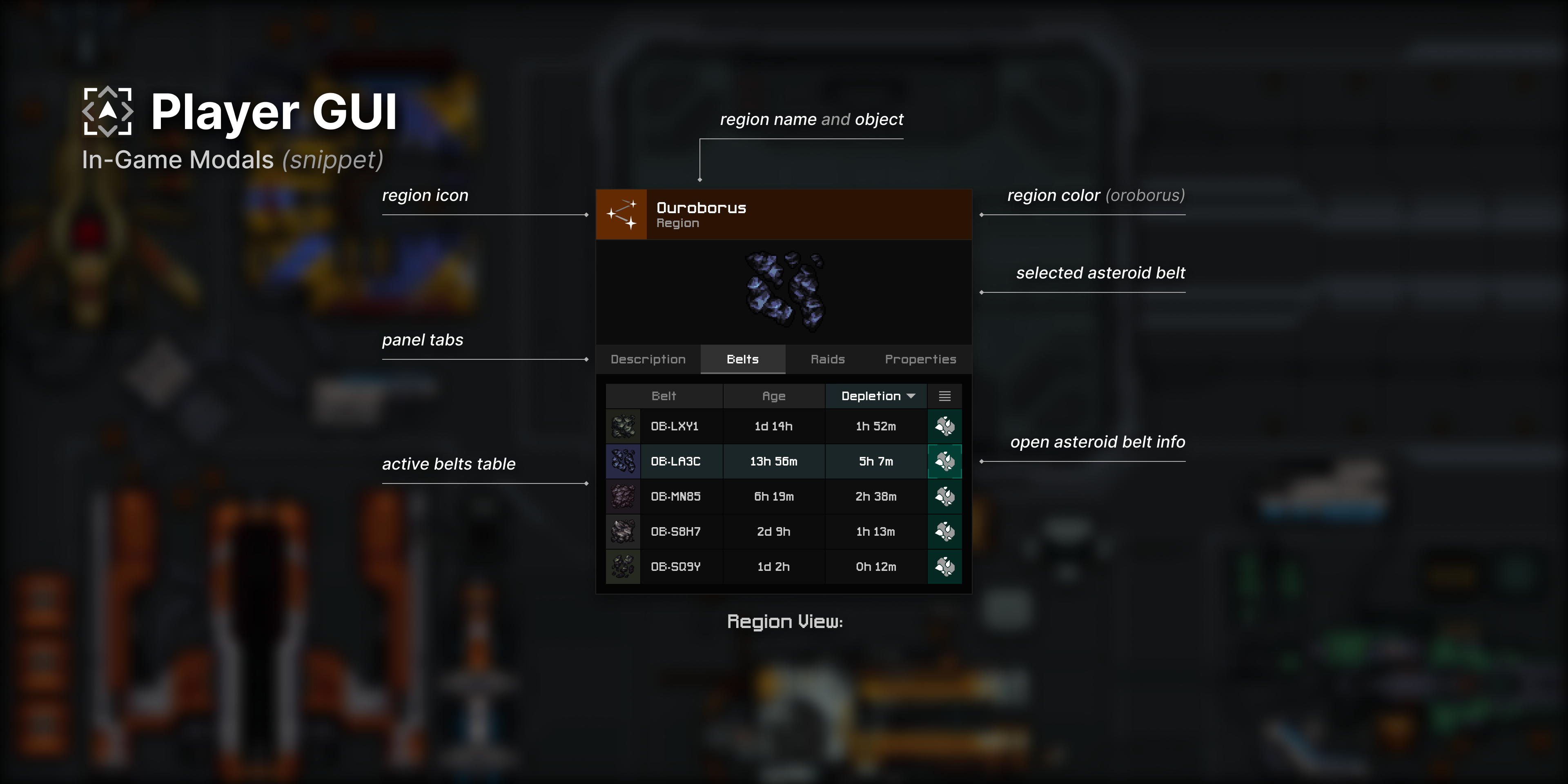1568x784 pixels.
Task: Open asteroid belt info for OB-MN85
Action: (945, 497)
